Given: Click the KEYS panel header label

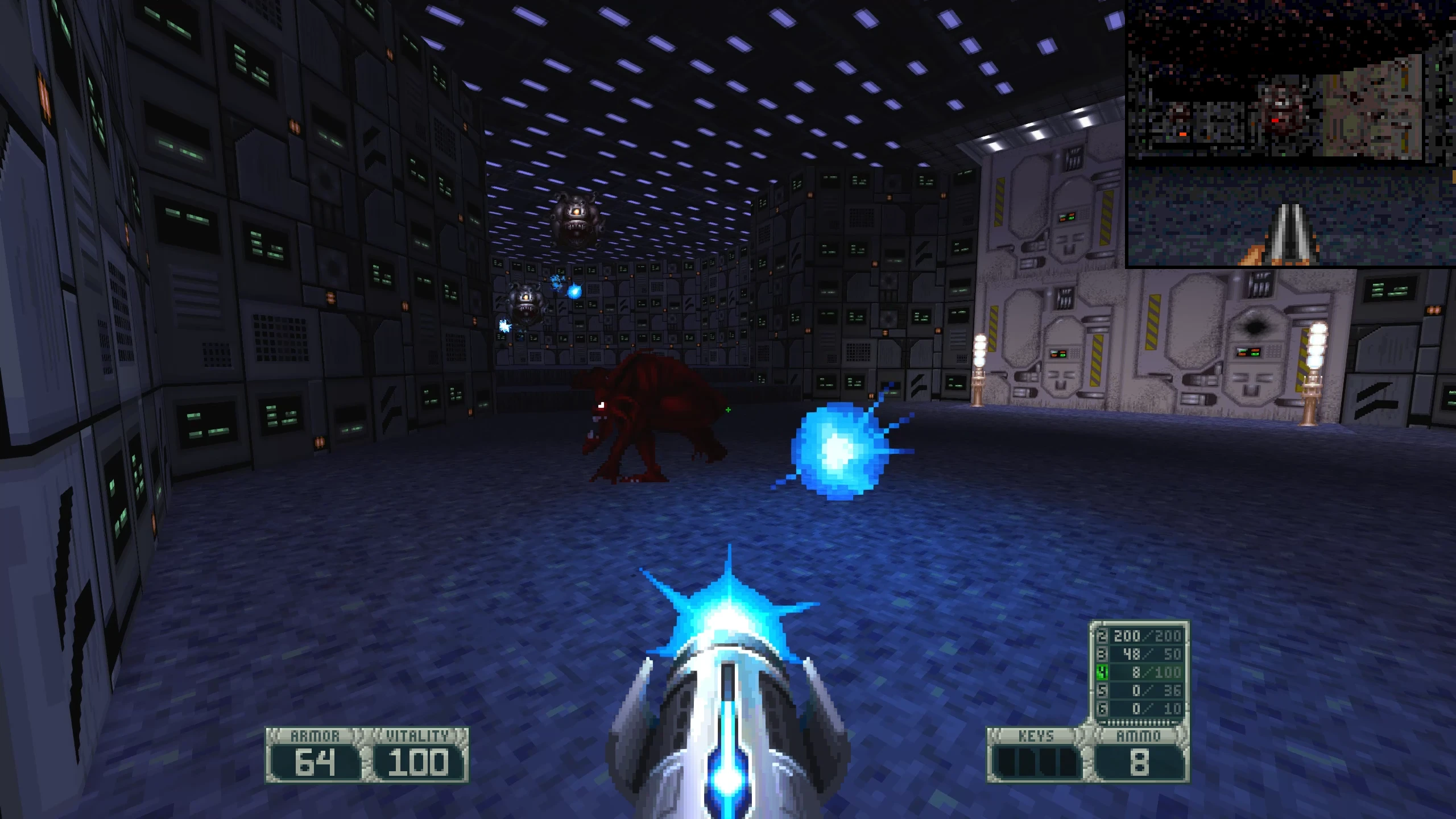Looking at the screenshot, I should [1036, 735].
